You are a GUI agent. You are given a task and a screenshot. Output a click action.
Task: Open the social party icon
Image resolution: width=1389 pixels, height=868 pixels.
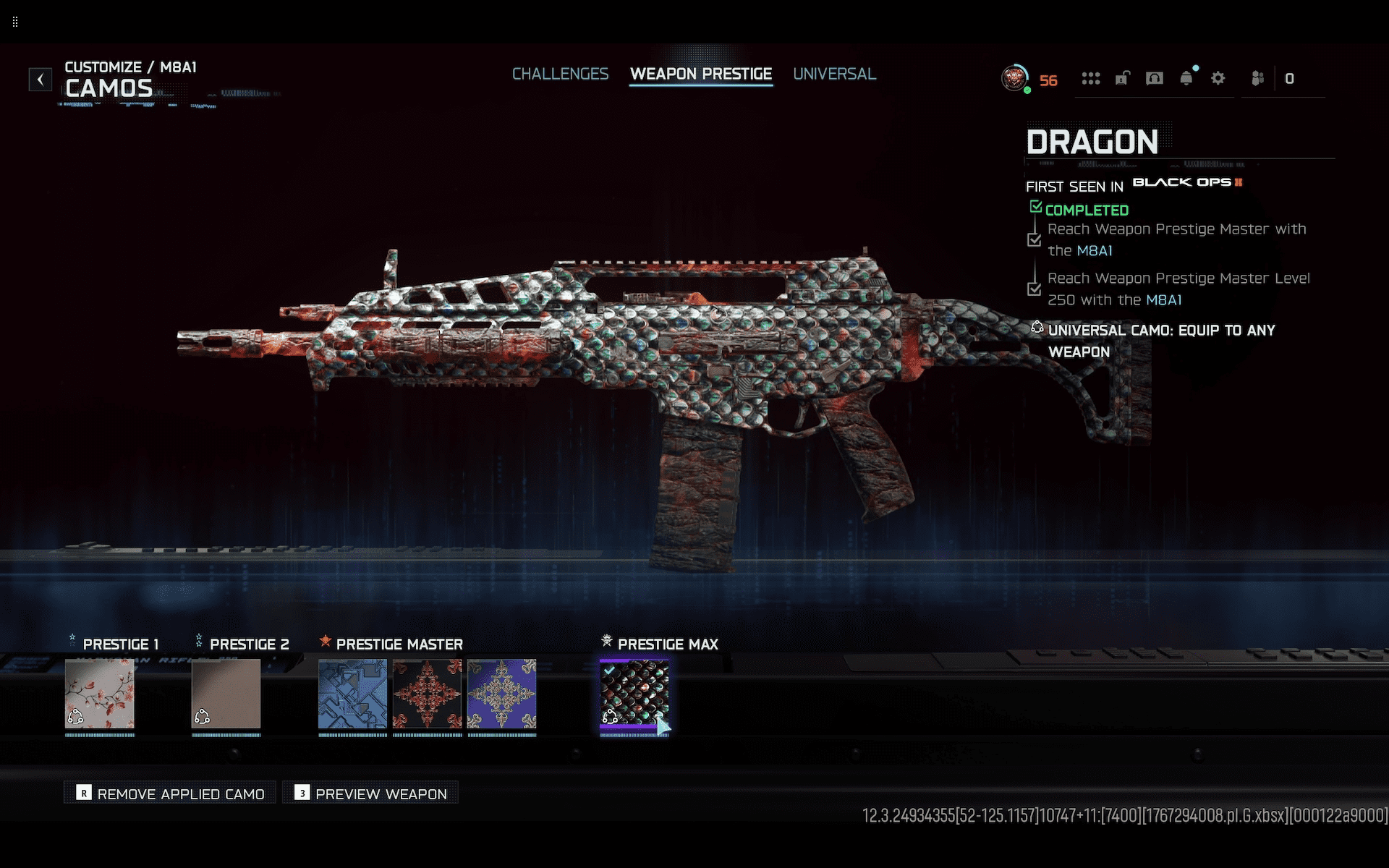coord(1258,78)
